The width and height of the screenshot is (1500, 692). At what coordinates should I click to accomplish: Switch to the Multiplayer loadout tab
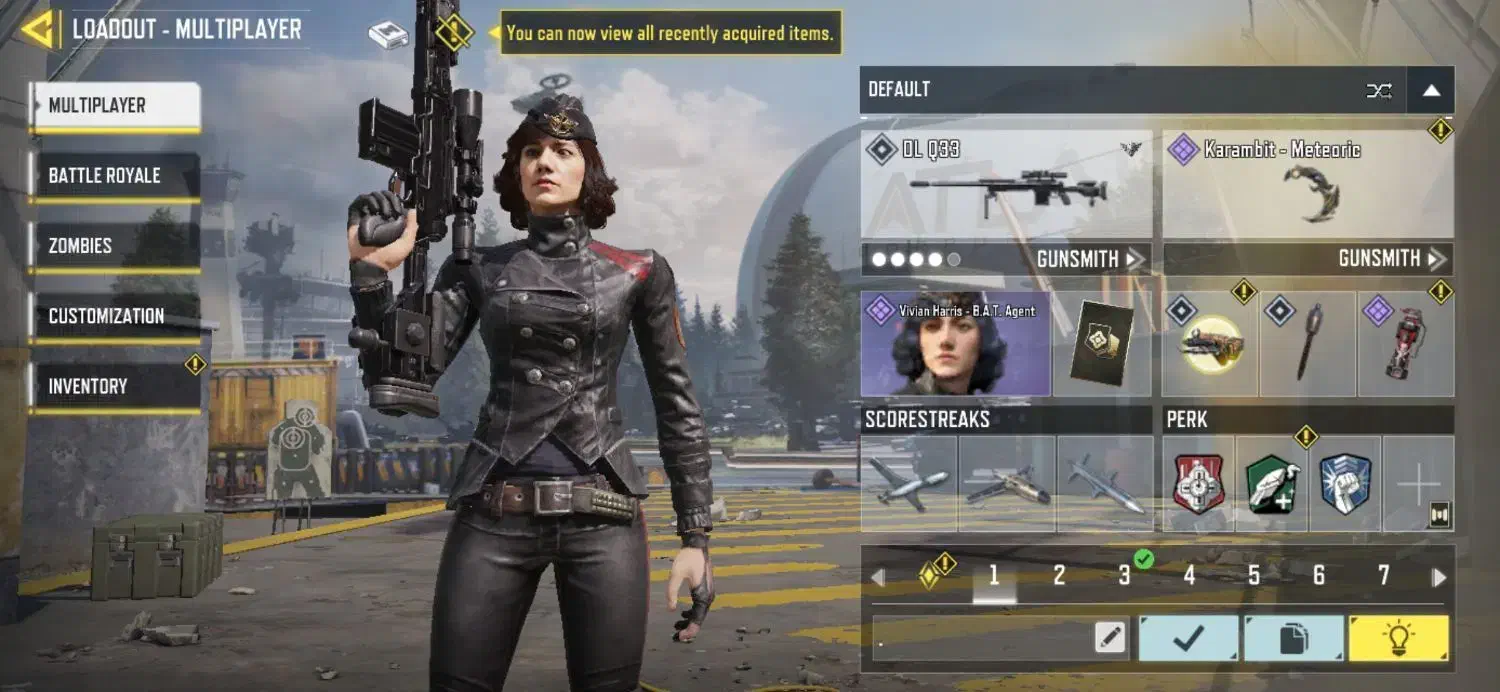115,106
